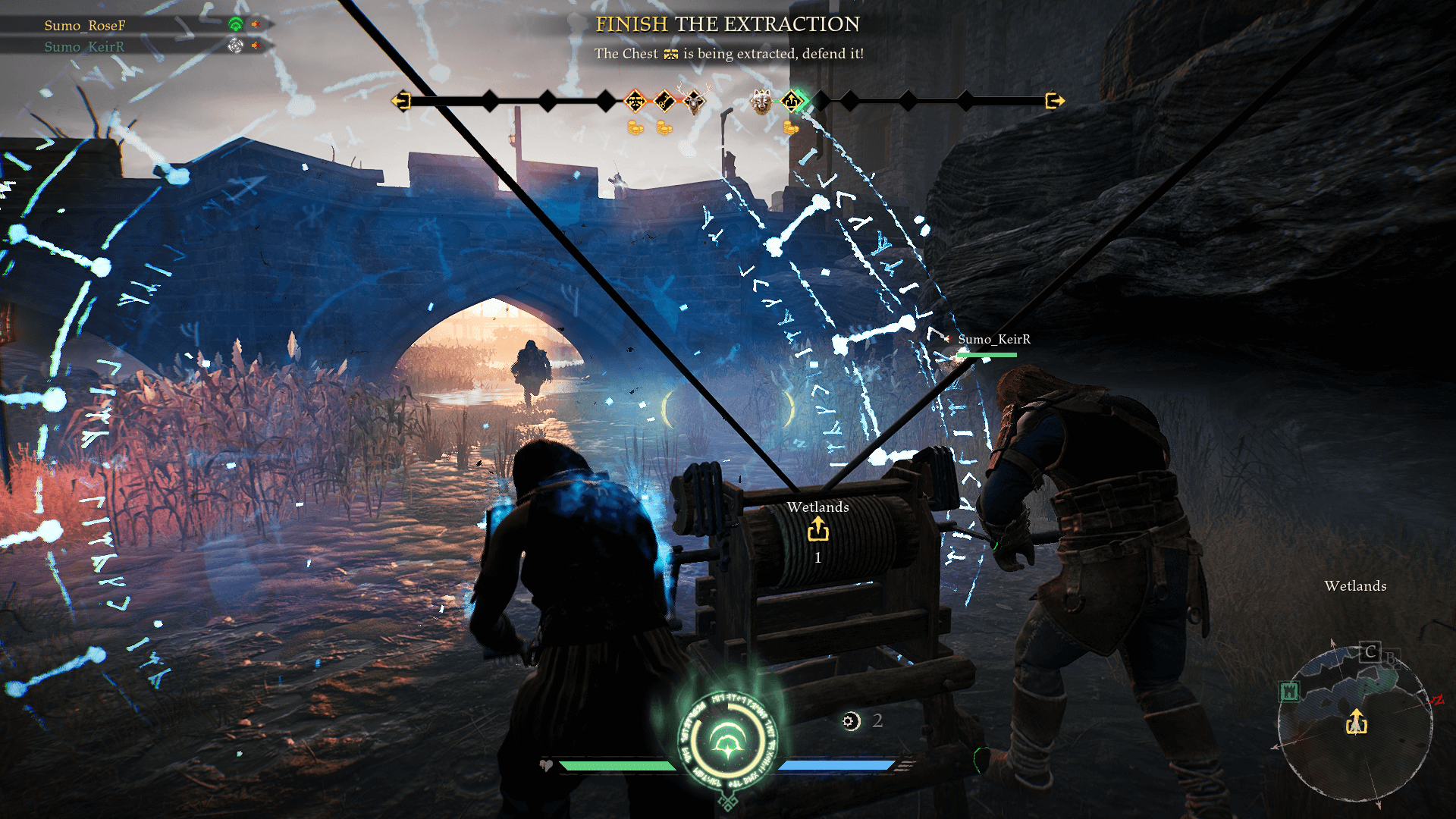Click the right end arrow of progress bar
1456x819 pixels.
1054,101
